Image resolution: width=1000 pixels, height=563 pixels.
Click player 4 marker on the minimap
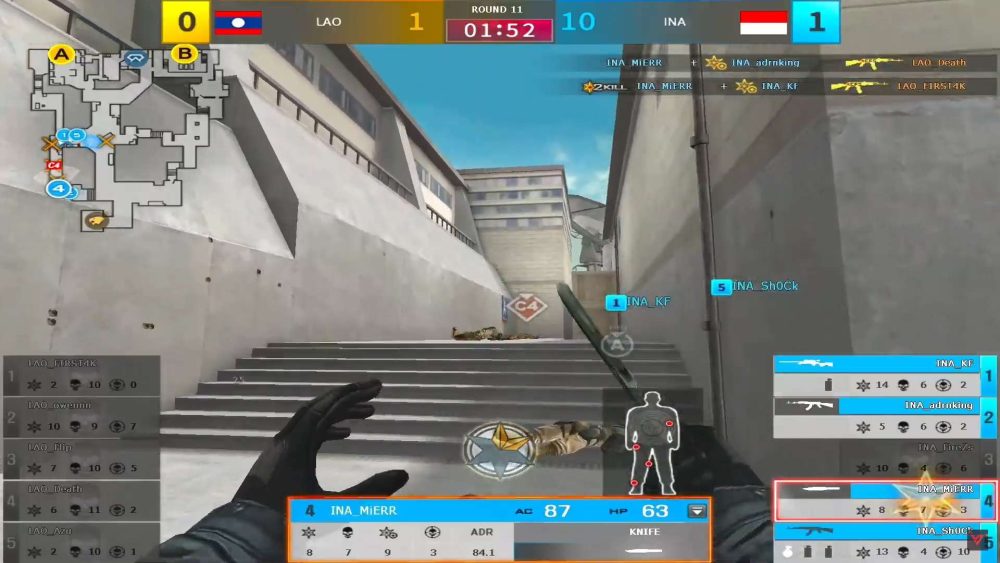click(x=59, y=188)
